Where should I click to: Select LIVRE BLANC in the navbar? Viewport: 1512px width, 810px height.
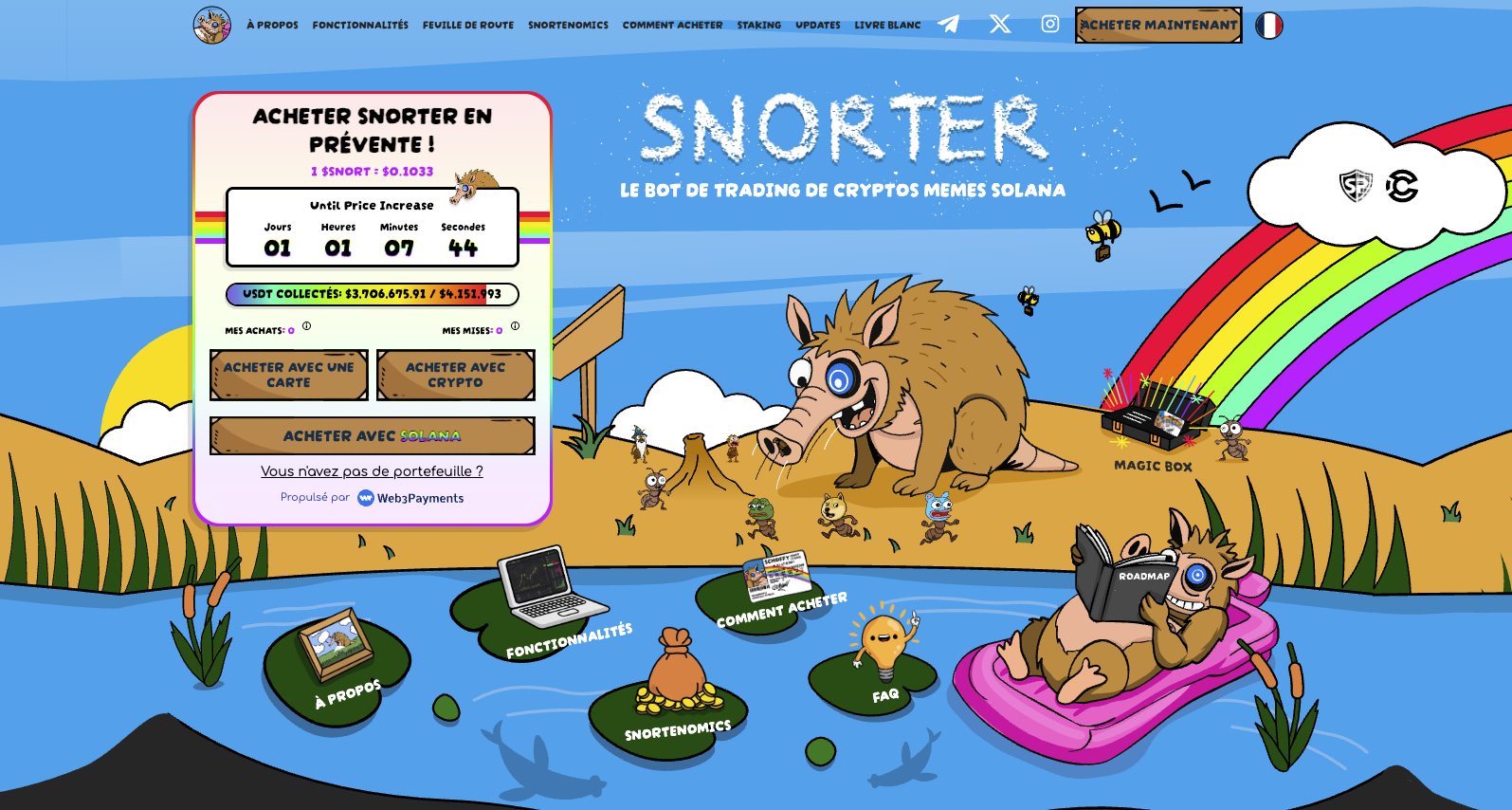(x=887, y=25)
